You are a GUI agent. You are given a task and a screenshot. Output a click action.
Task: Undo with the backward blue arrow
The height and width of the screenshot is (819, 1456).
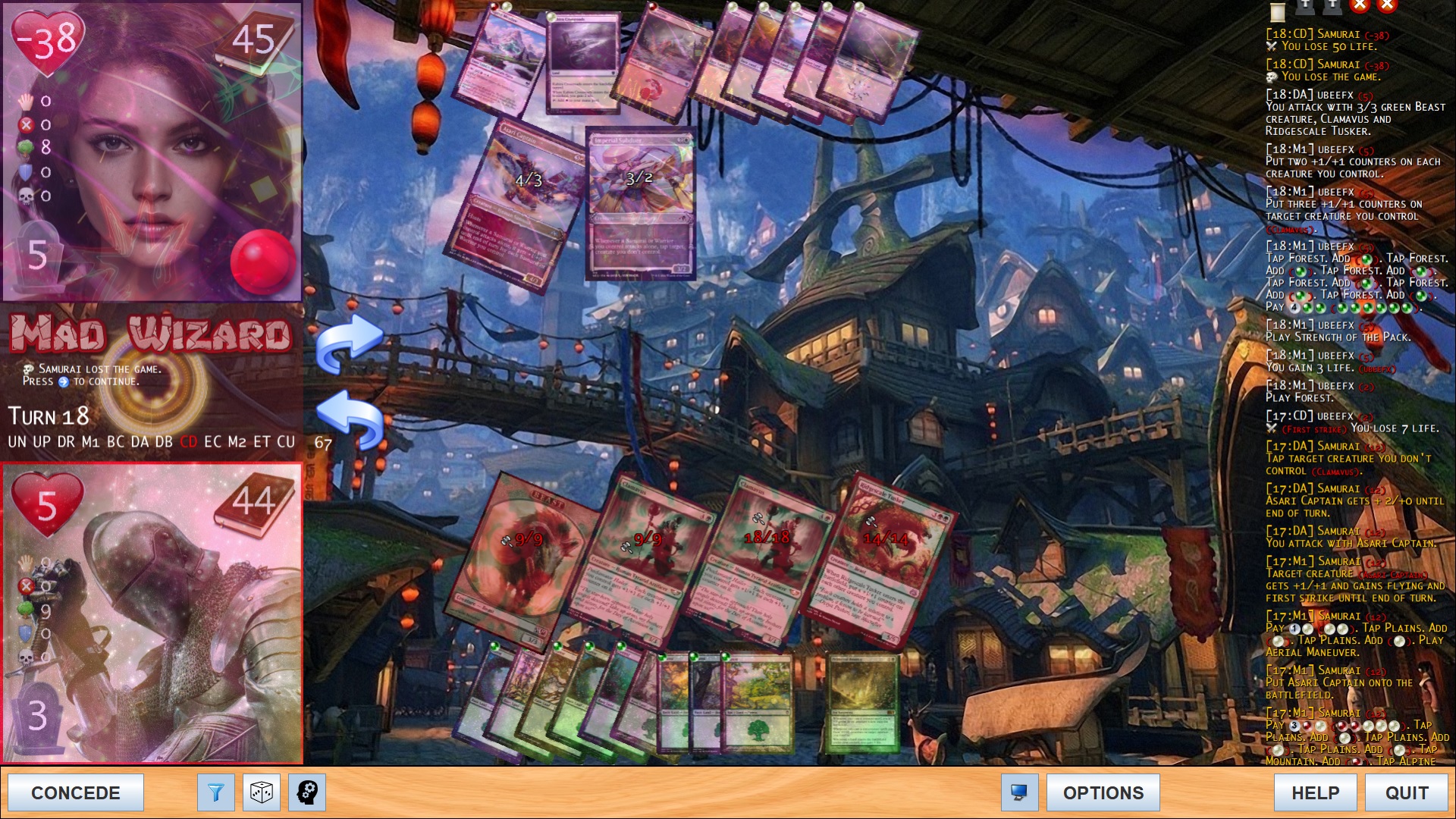pos(349,419)
